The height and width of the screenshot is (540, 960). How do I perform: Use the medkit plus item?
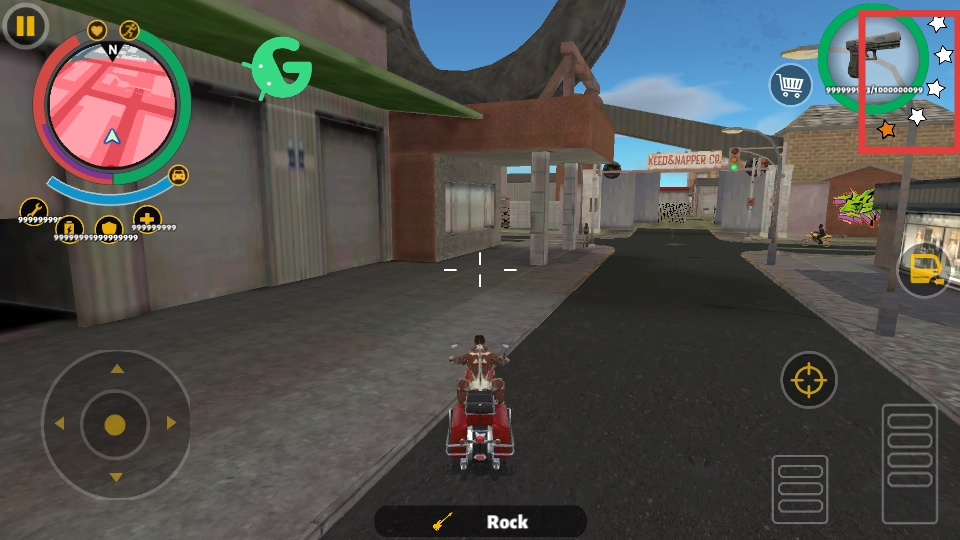pyautogui.click(x=147, y=217)
